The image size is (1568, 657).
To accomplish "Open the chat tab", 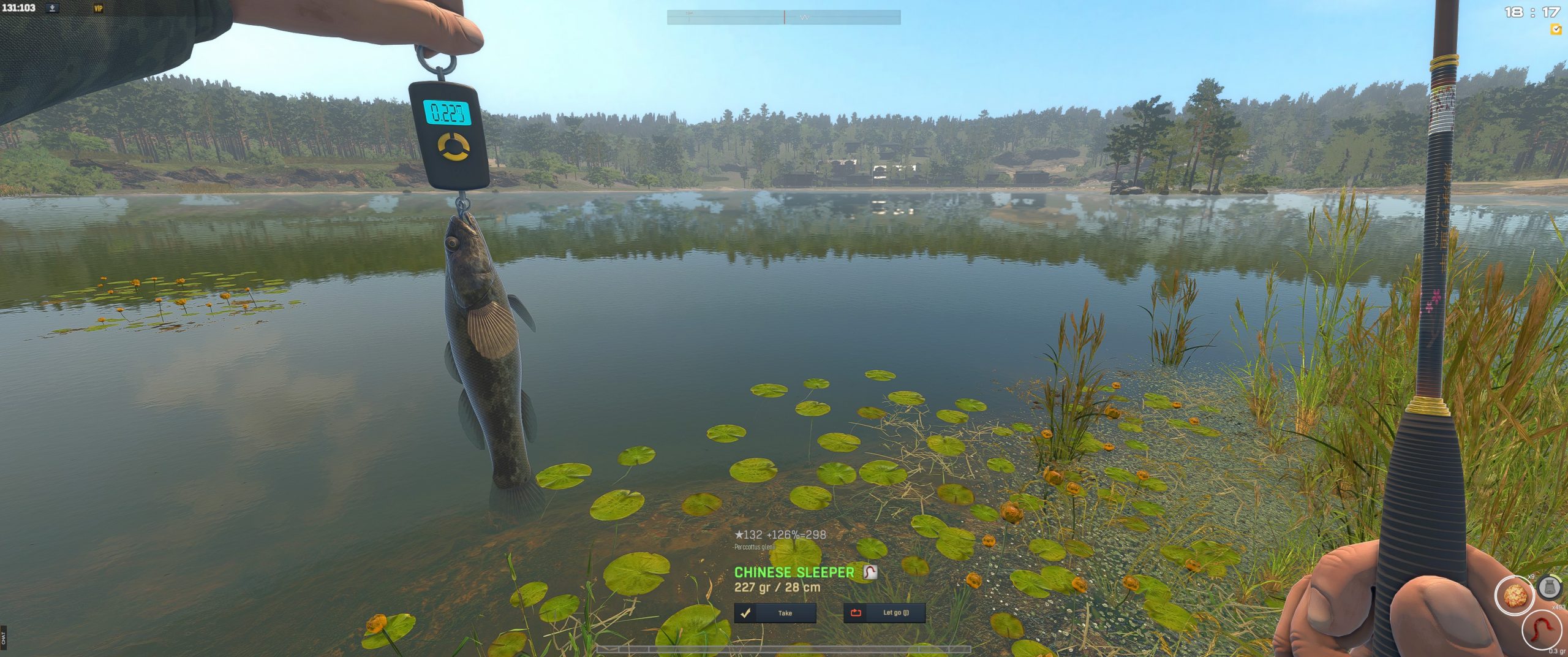I will click(x=4, y=637).
